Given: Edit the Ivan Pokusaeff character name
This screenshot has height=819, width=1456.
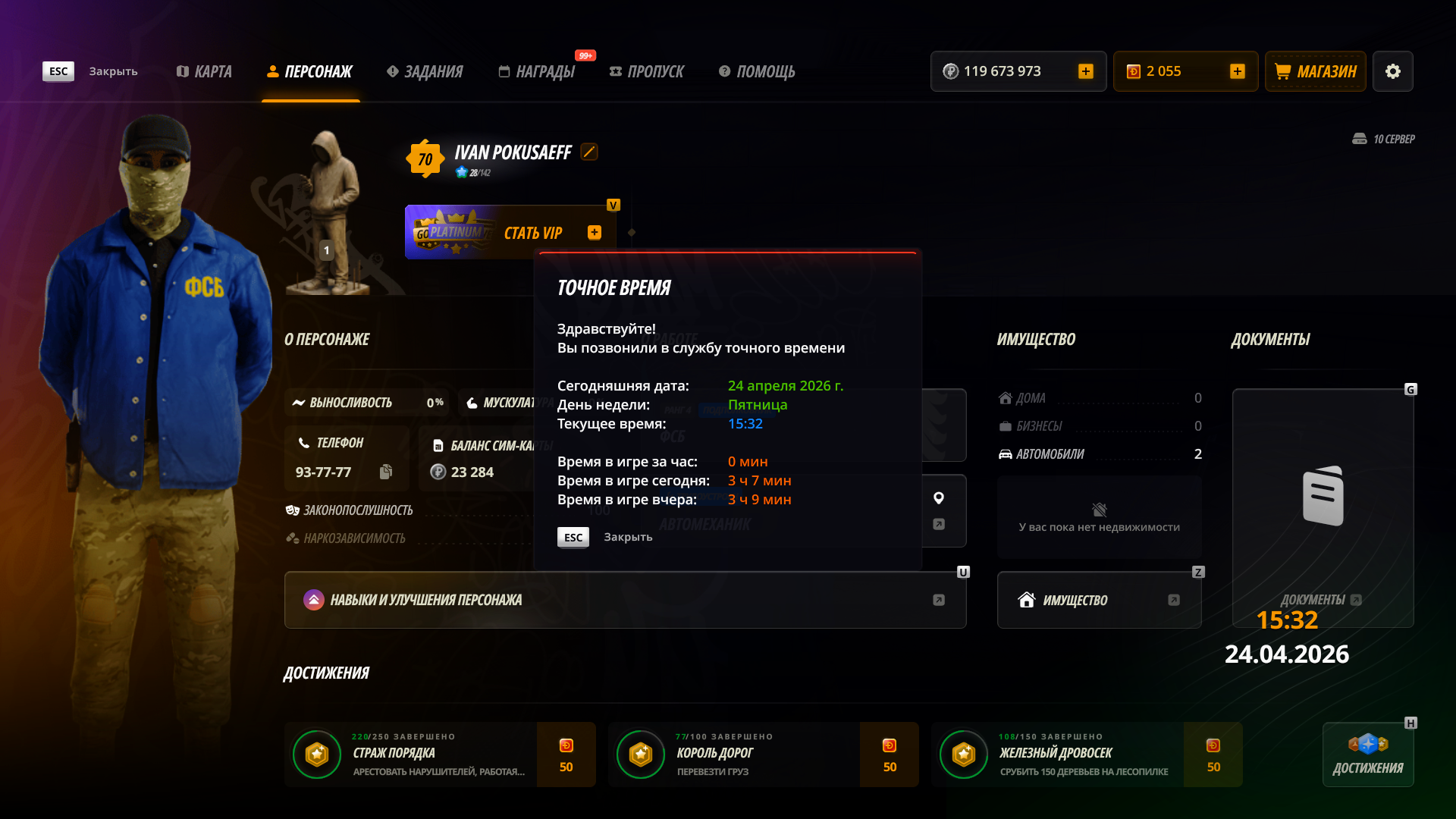Looking at the screenshot, I should click(589, 152).
